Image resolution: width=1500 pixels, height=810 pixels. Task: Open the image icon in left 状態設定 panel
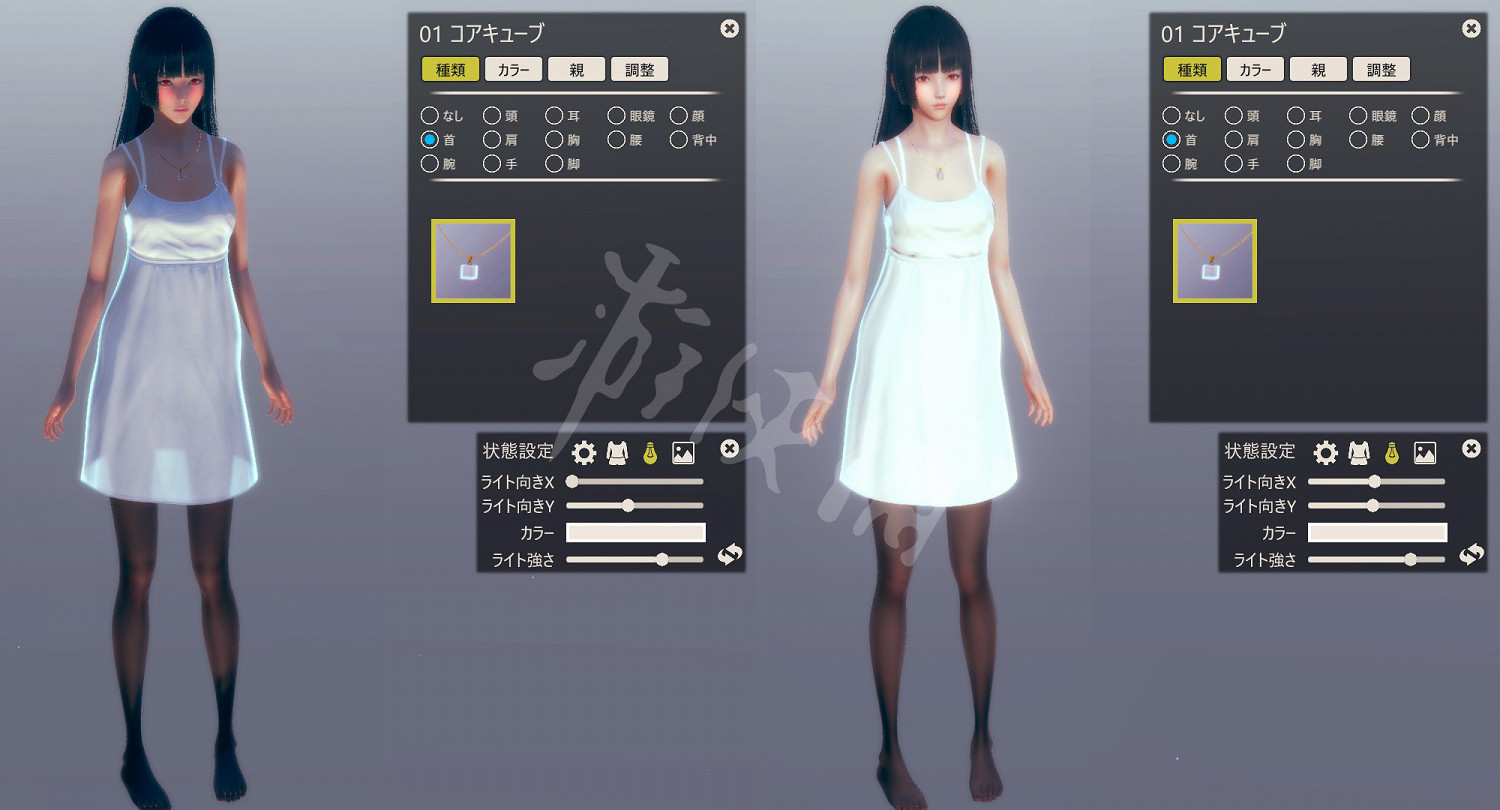(x=681, y=451)
